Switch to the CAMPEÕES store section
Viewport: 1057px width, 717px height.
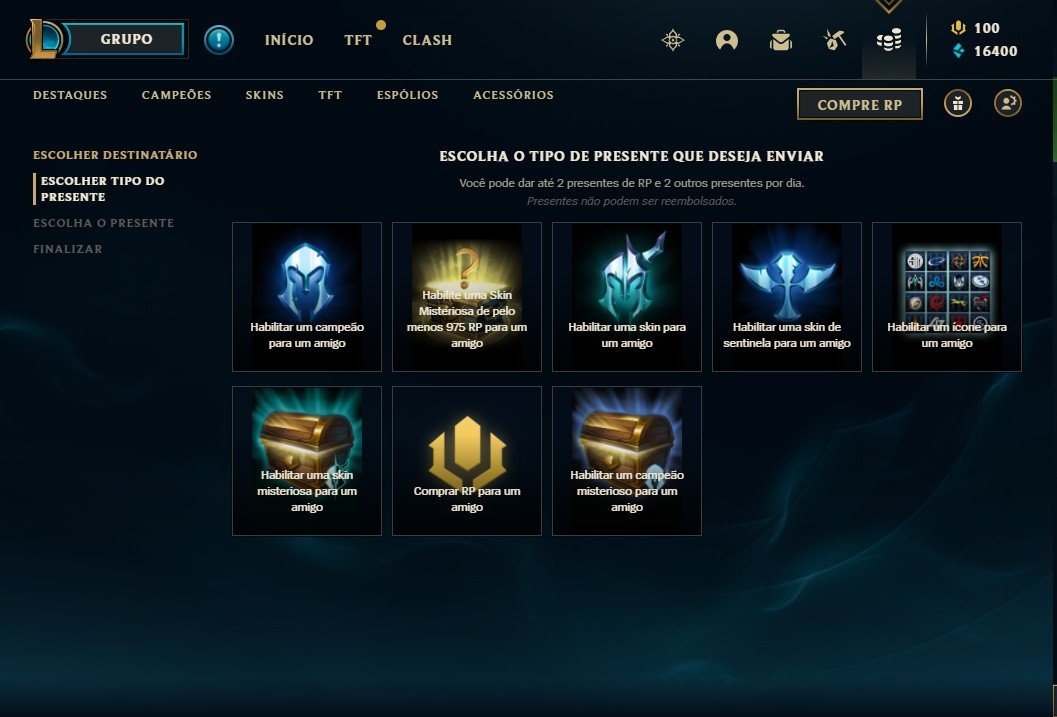point(177,96)
